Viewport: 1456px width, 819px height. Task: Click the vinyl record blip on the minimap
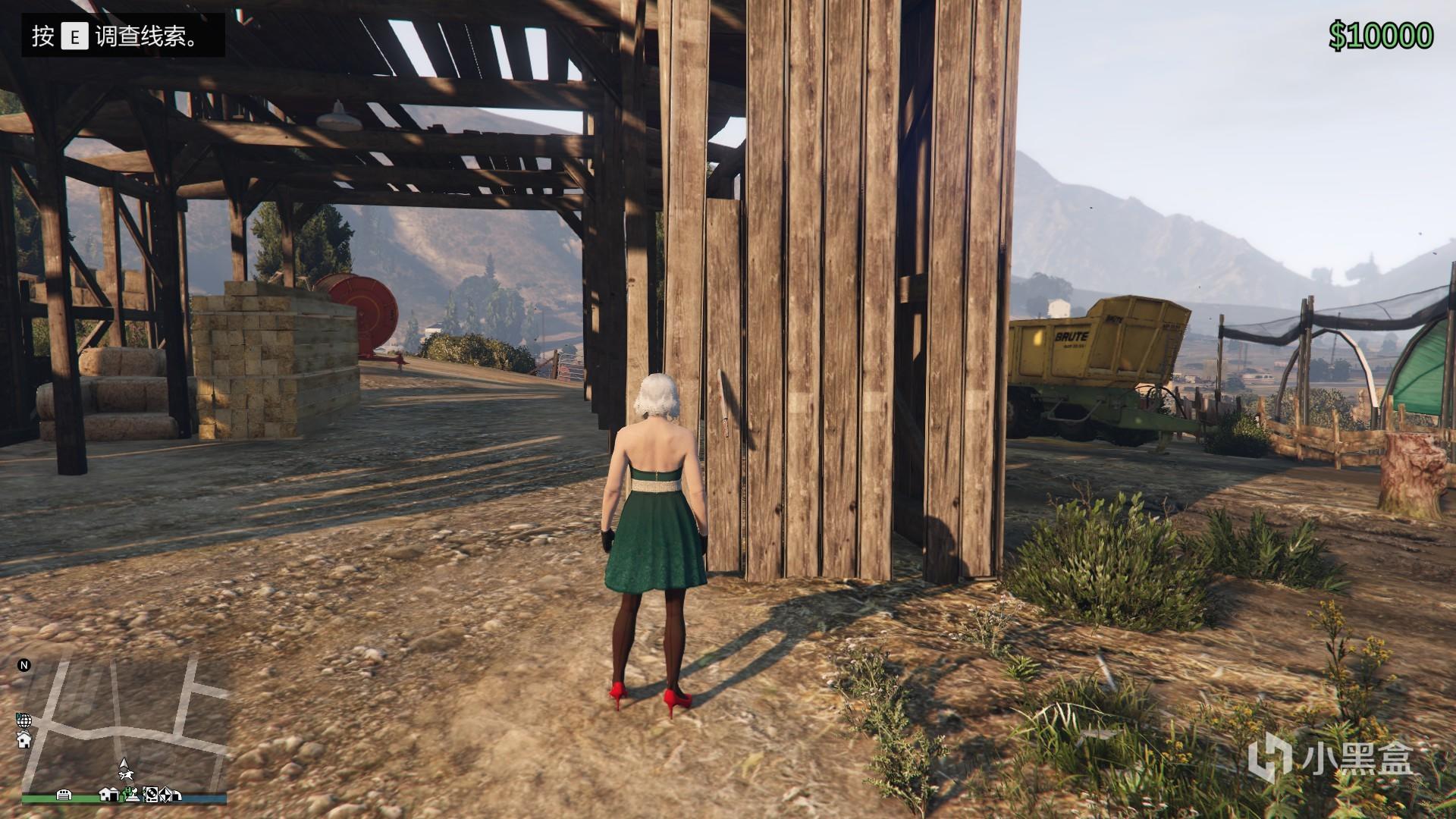pyautogui.click(x=152, y=794)
